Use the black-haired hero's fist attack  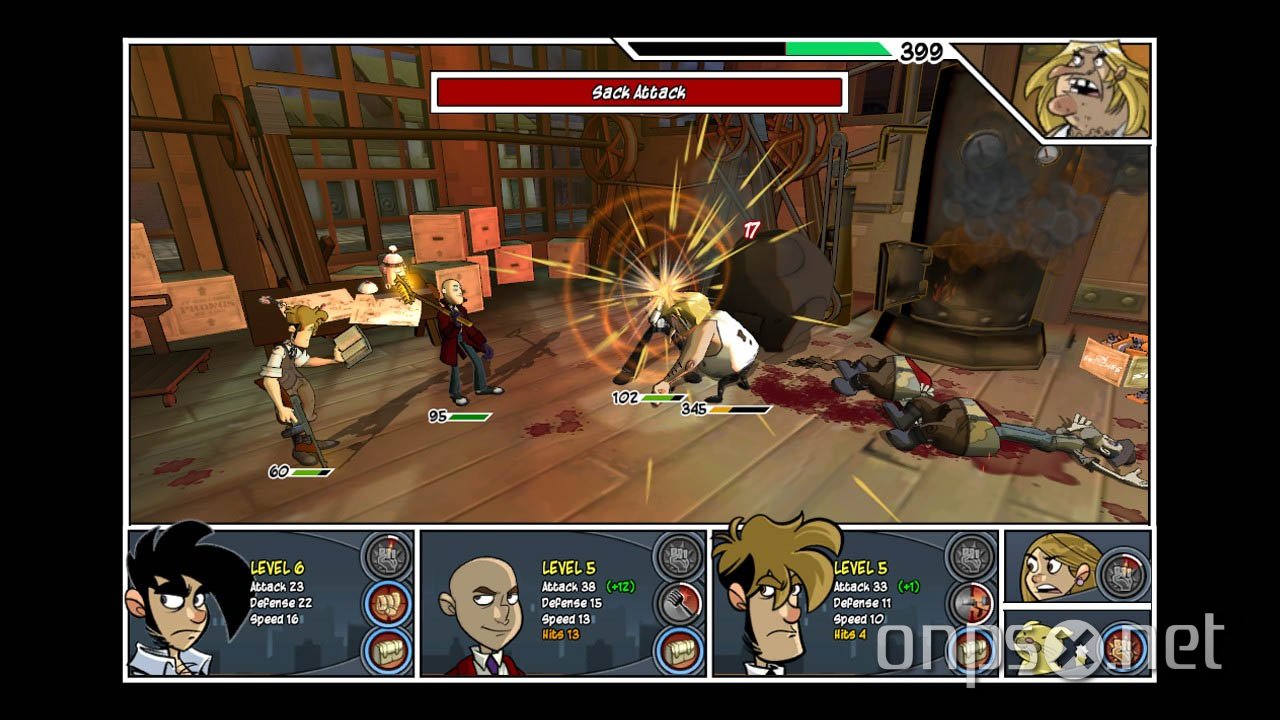[x=387, y=603]
